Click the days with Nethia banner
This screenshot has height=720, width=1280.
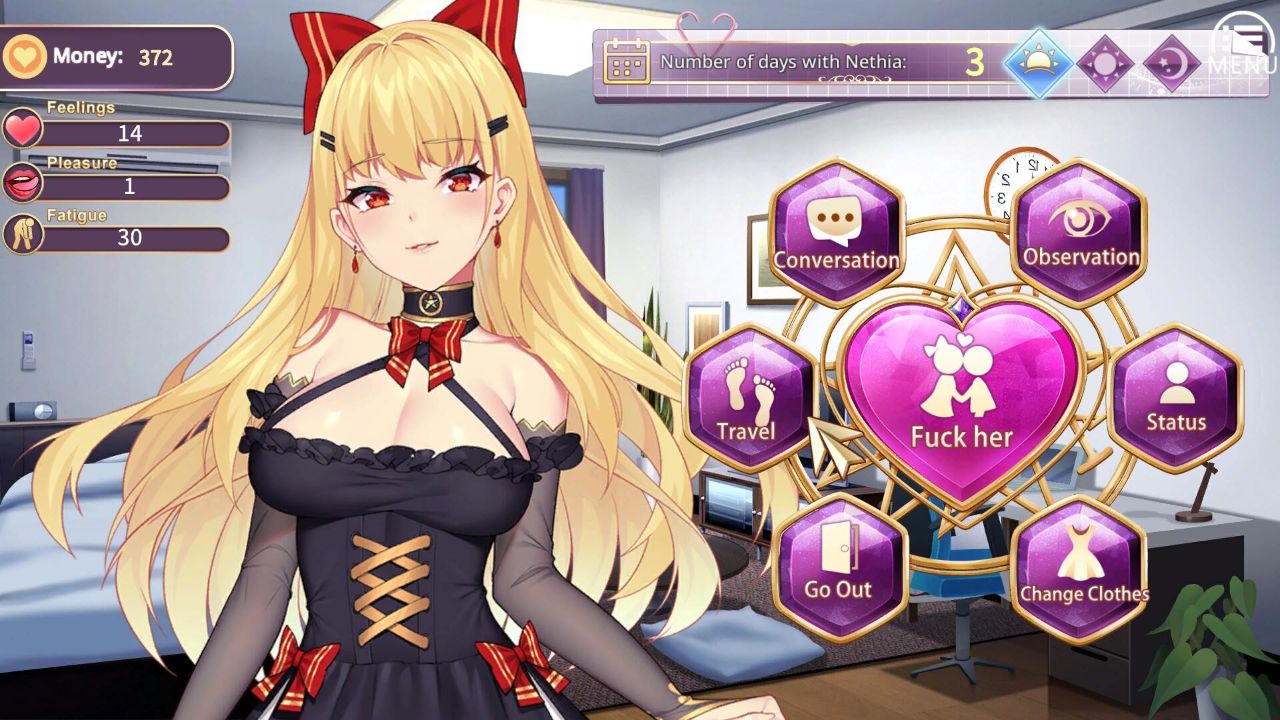point(790,61)
